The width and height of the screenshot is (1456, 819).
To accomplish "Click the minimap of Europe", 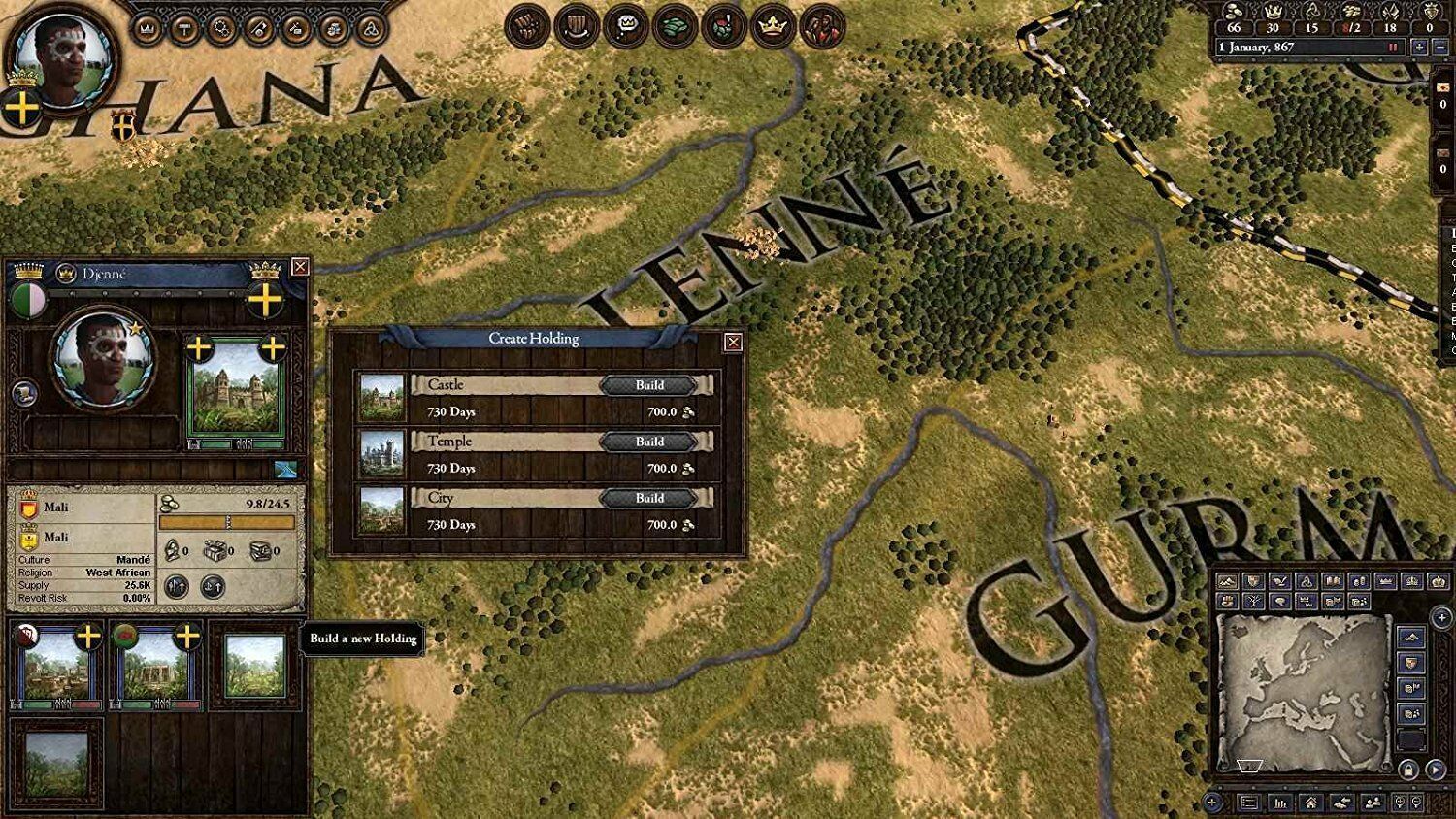I will click(x=1303, y=689).
